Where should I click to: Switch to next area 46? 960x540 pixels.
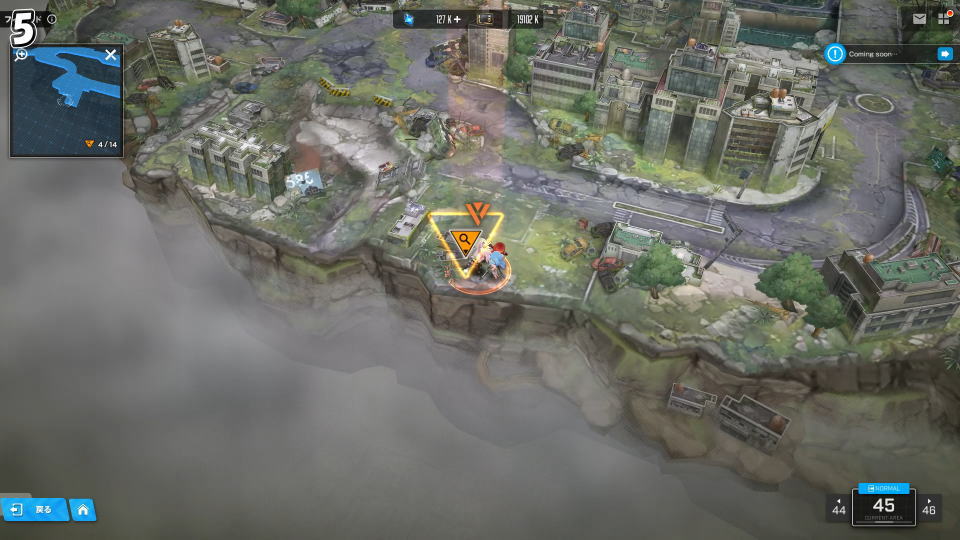coord(929,507)
